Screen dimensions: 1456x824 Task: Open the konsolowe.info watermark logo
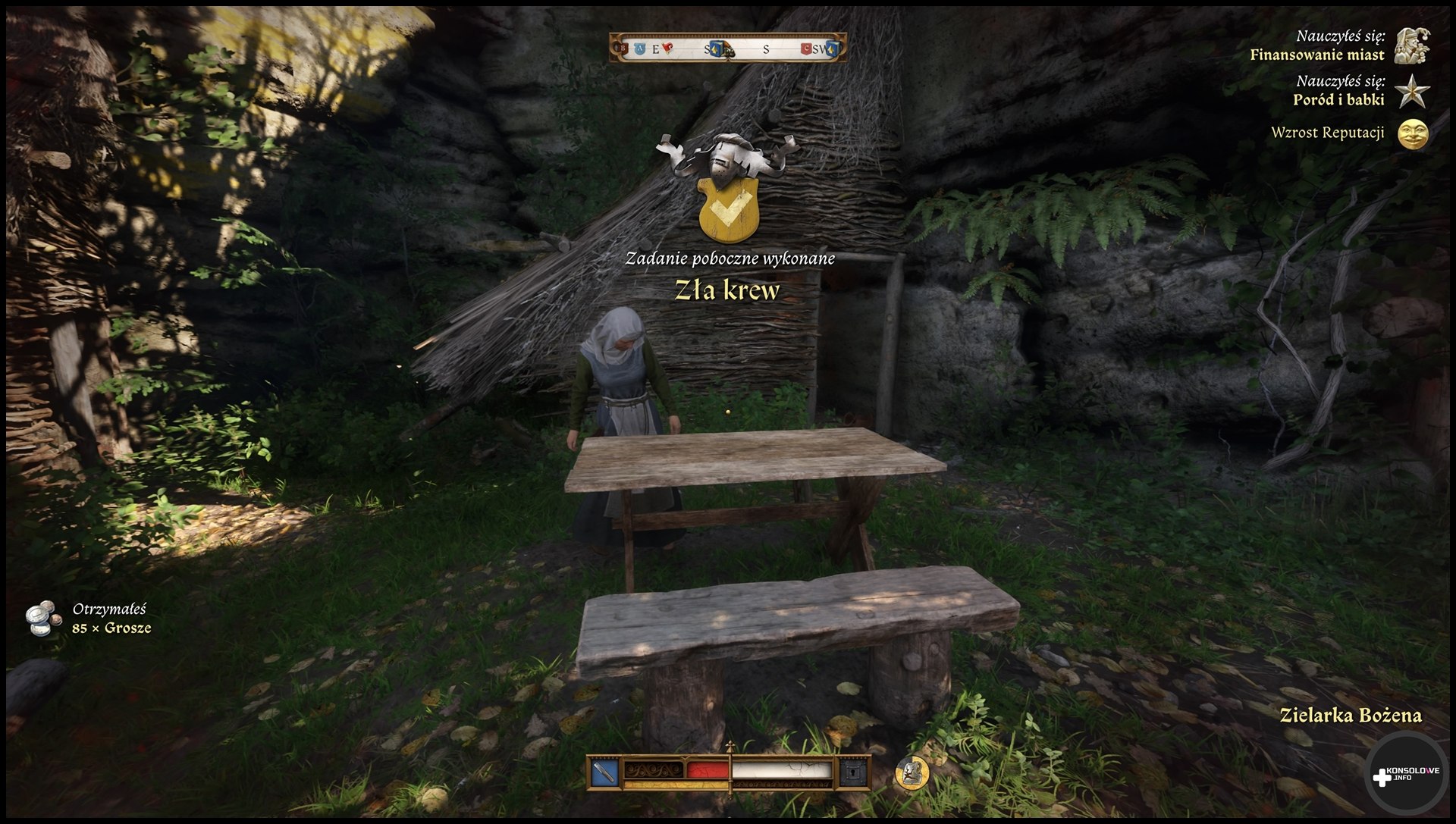point(1407,775)
